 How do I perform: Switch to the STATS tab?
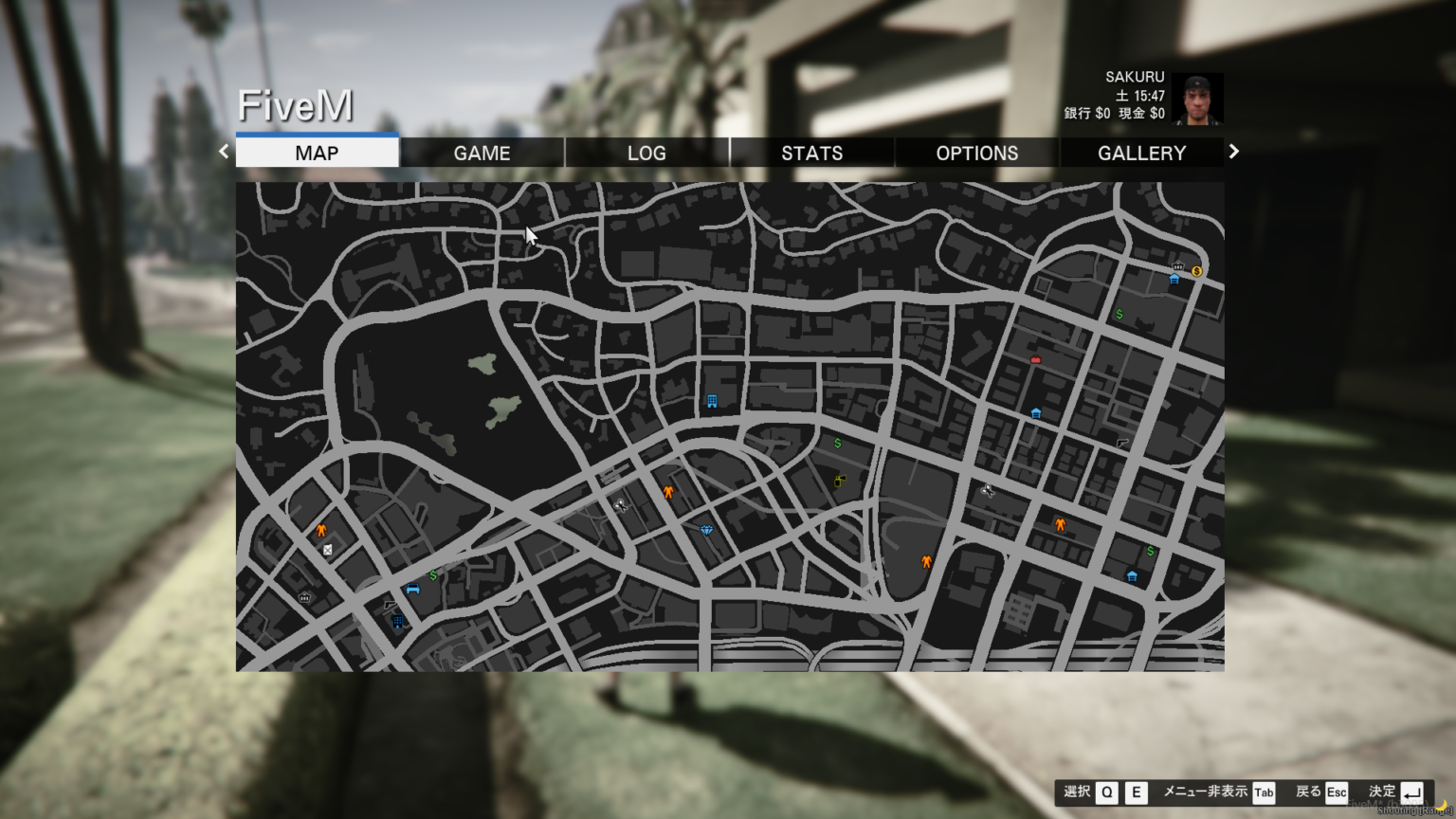812,153
